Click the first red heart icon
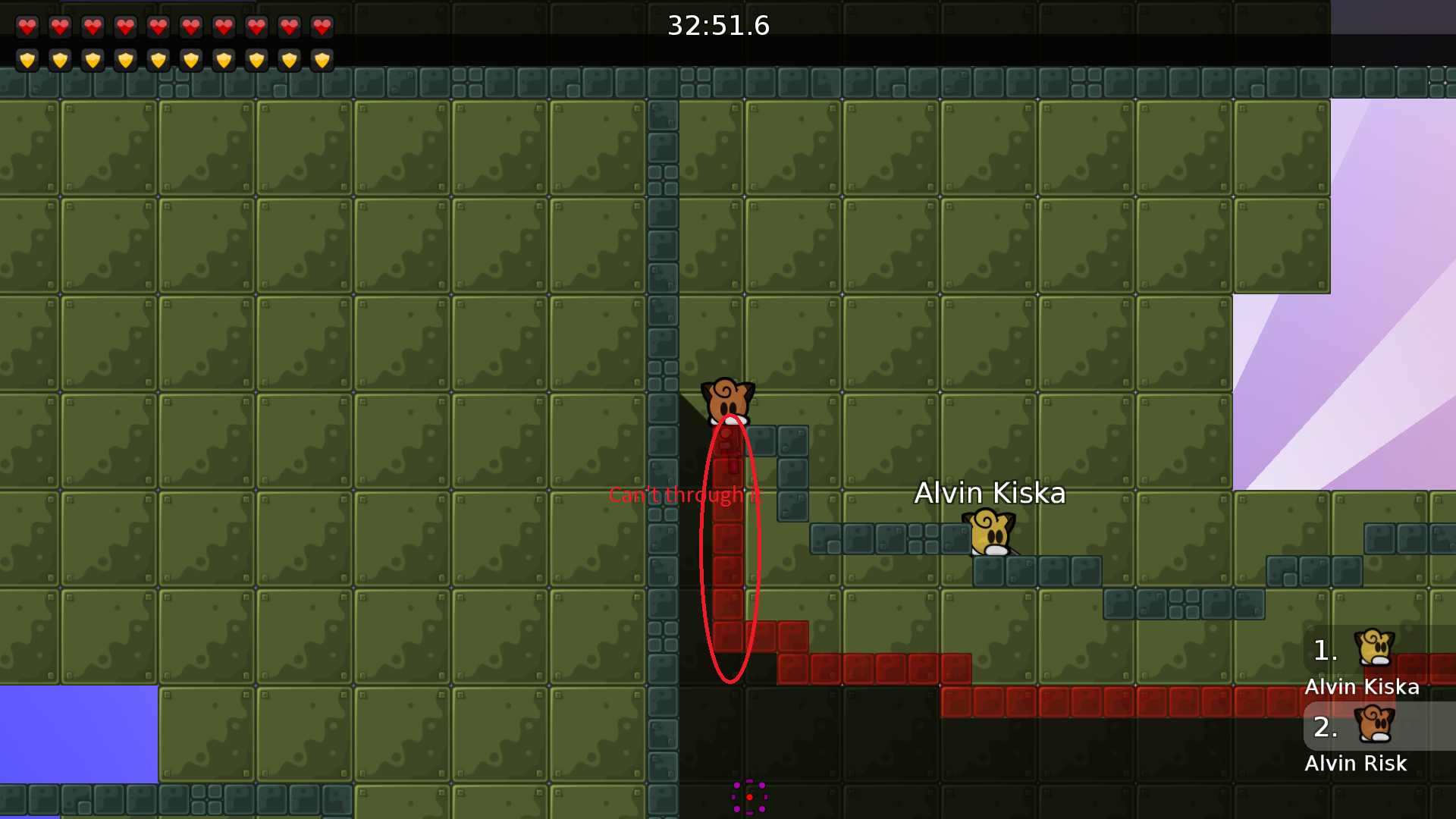1456x819 pixels. 27,27
